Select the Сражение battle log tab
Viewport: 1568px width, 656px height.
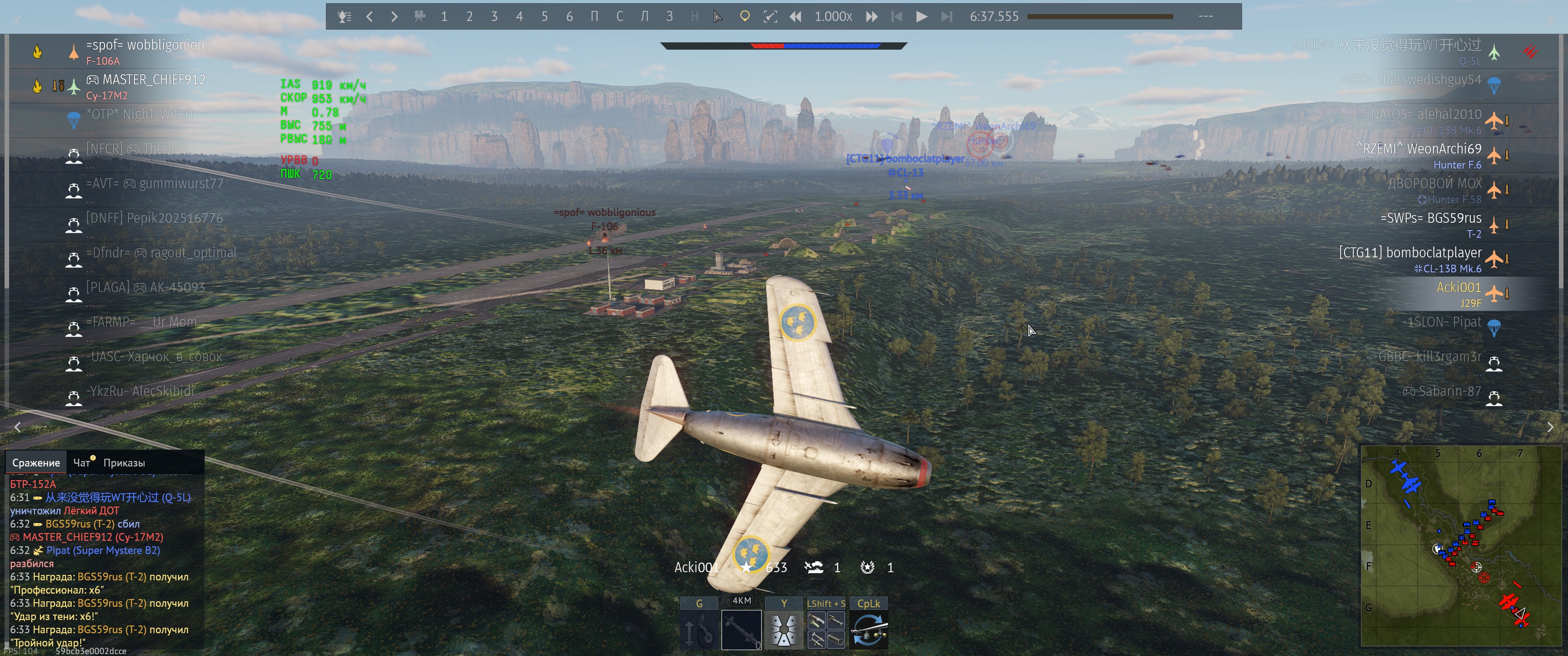pos(36,462)
